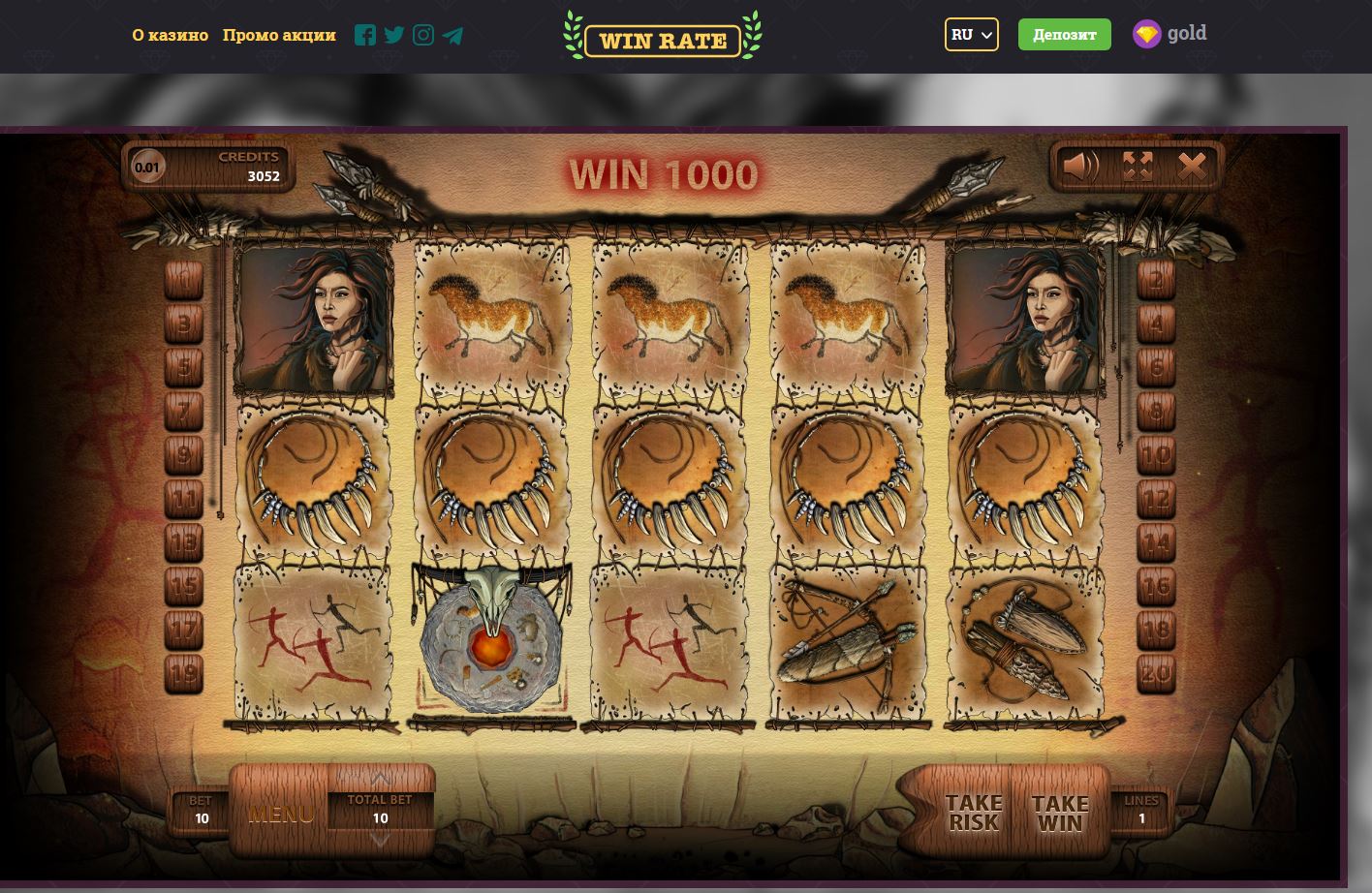Increase total bet with up arrow
The height and width of the screenshot is (893, 1372).
point(380,779)
